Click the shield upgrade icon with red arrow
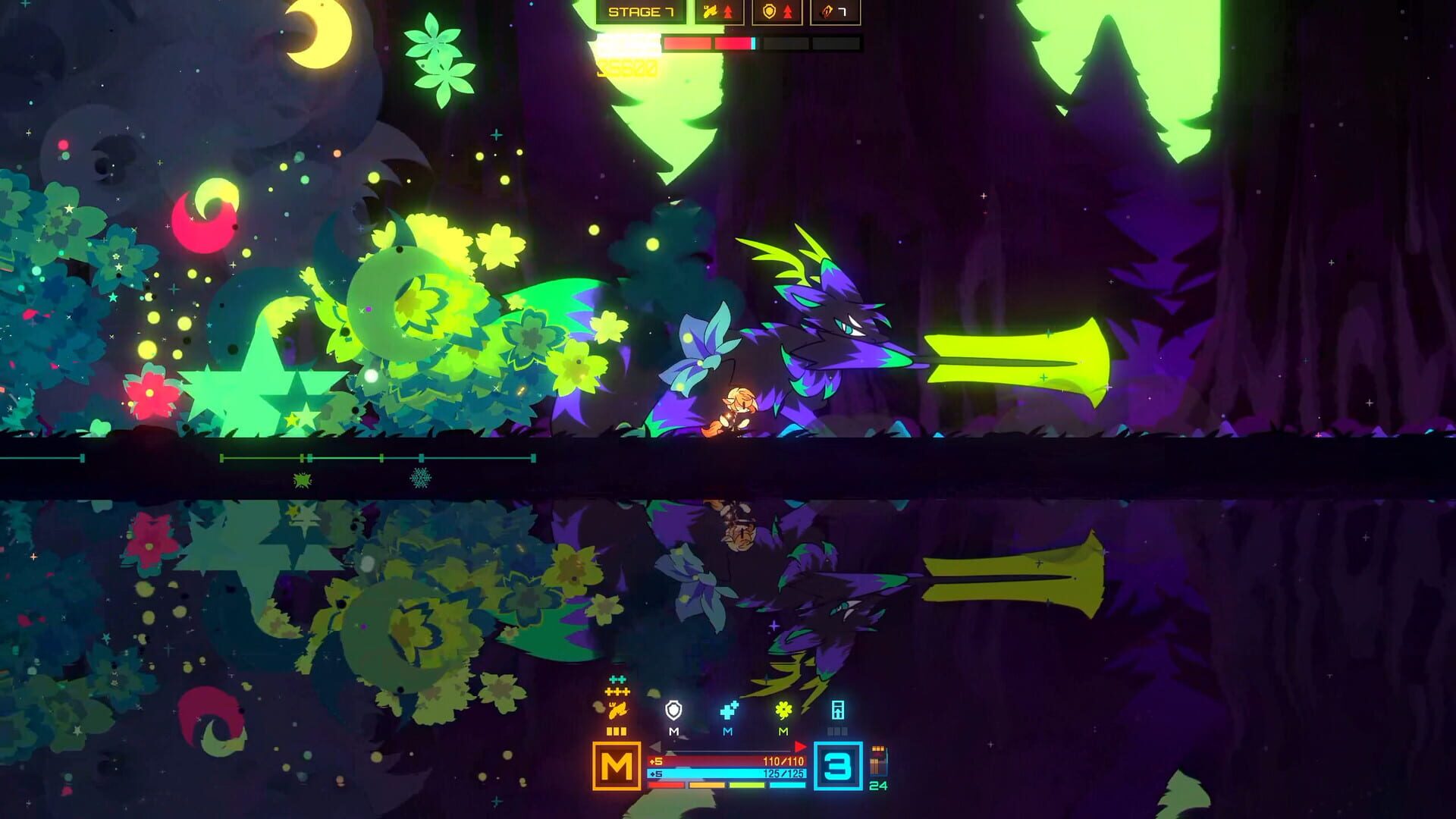The width and height of the screenshot is (1456, 819). coord(775,11)
